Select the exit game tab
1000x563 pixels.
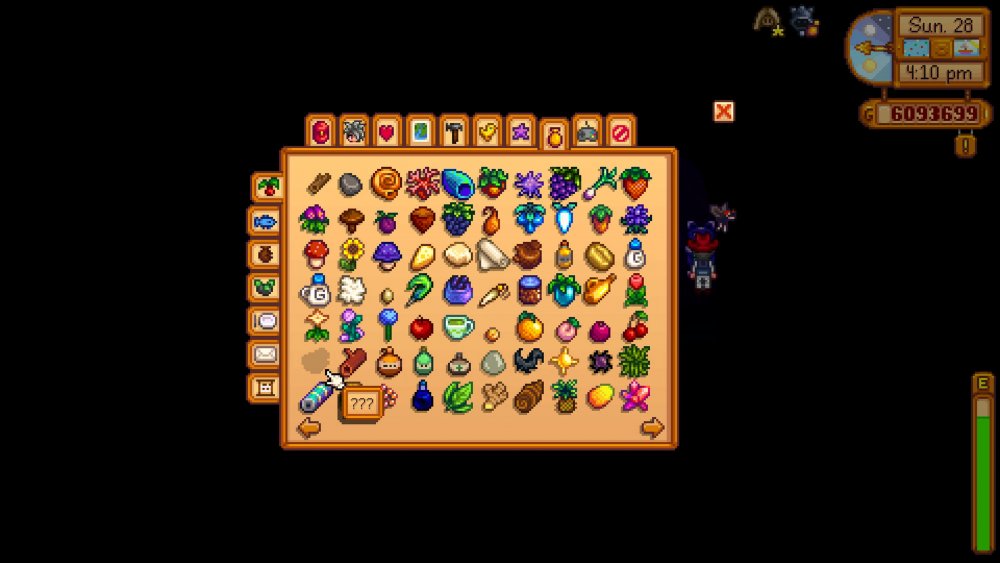(x=620, y=131)
